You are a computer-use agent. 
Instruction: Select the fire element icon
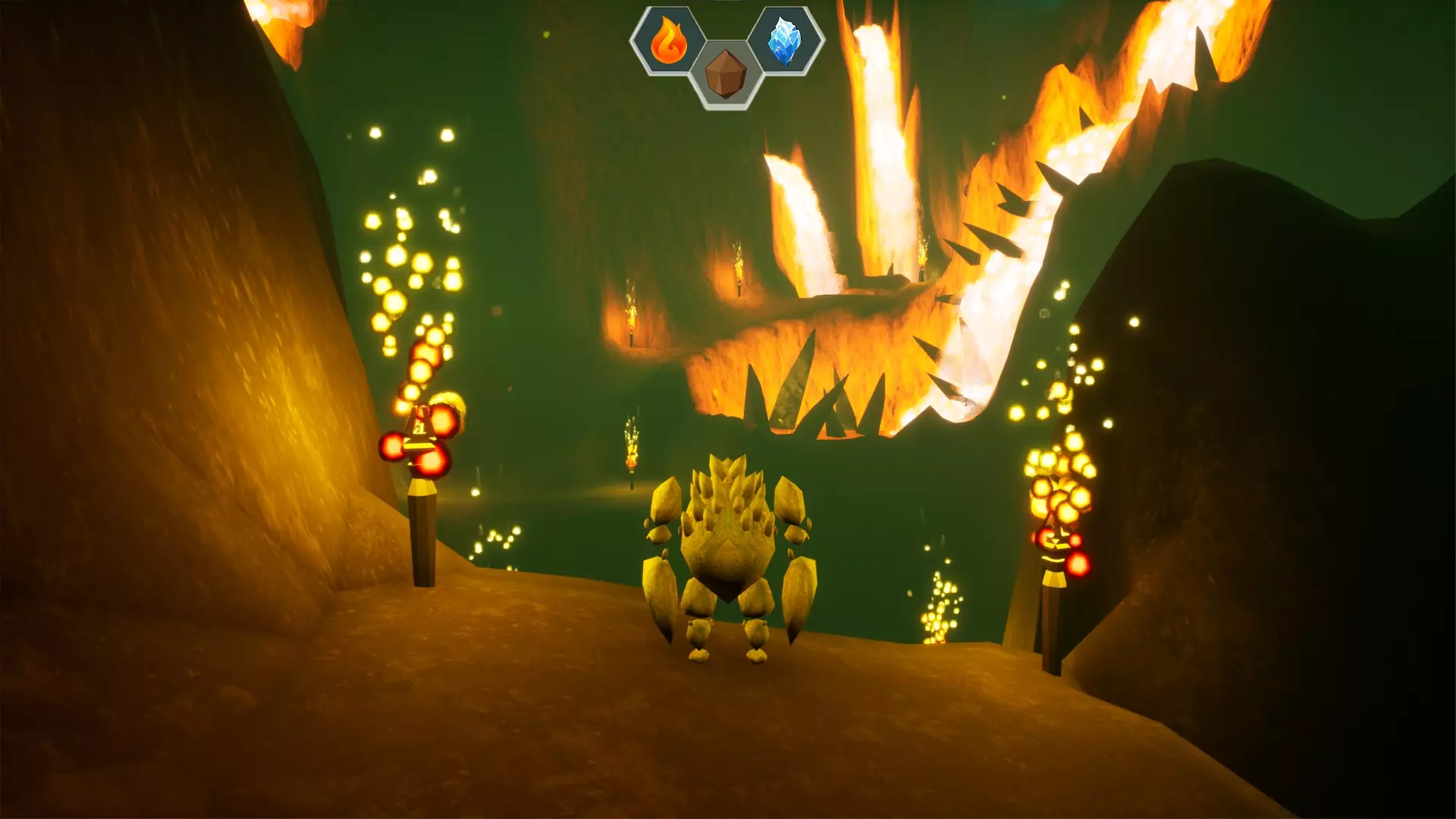click(x=668, y=41)
